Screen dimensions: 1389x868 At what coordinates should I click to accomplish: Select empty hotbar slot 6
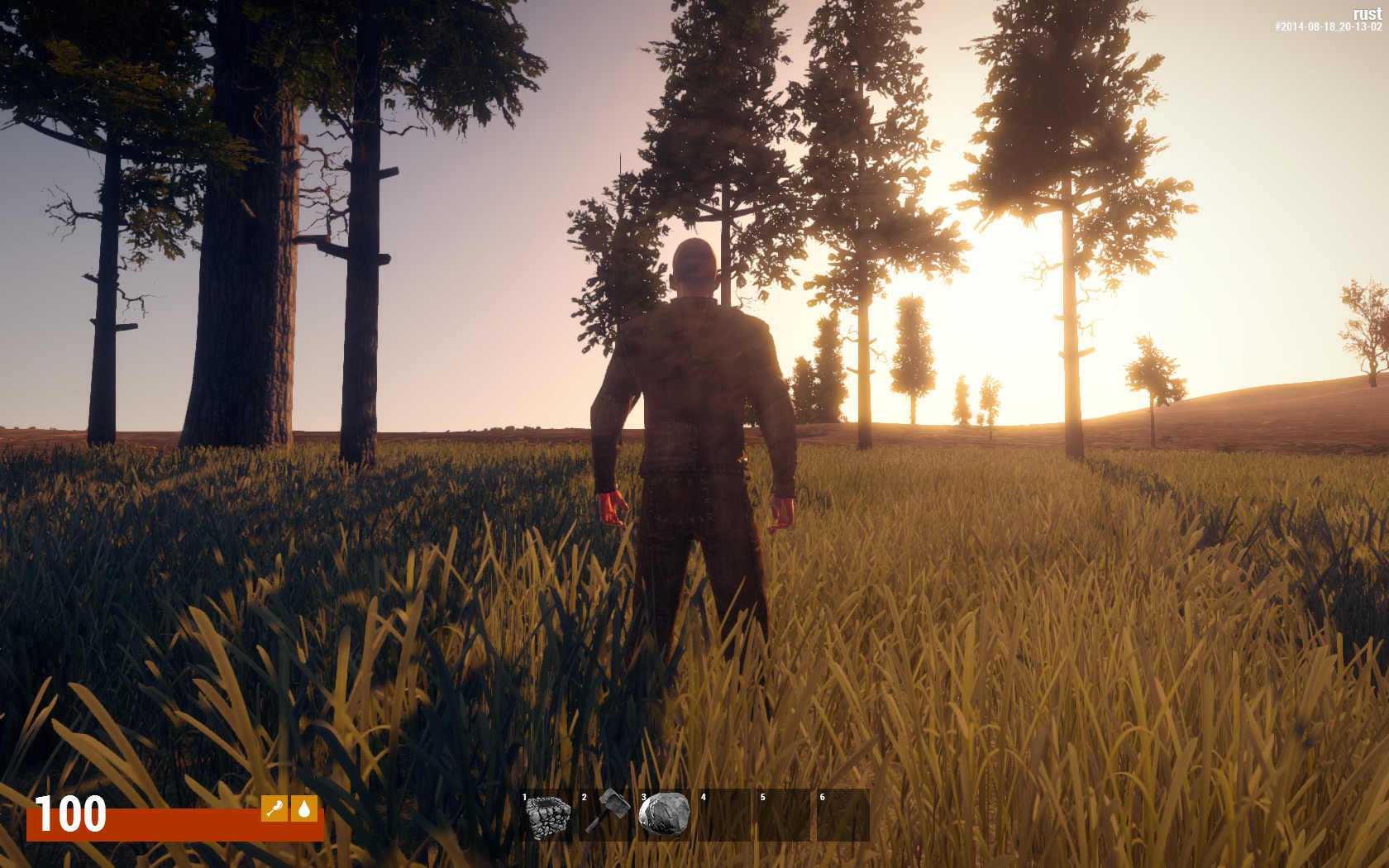(x=843, y=815)
